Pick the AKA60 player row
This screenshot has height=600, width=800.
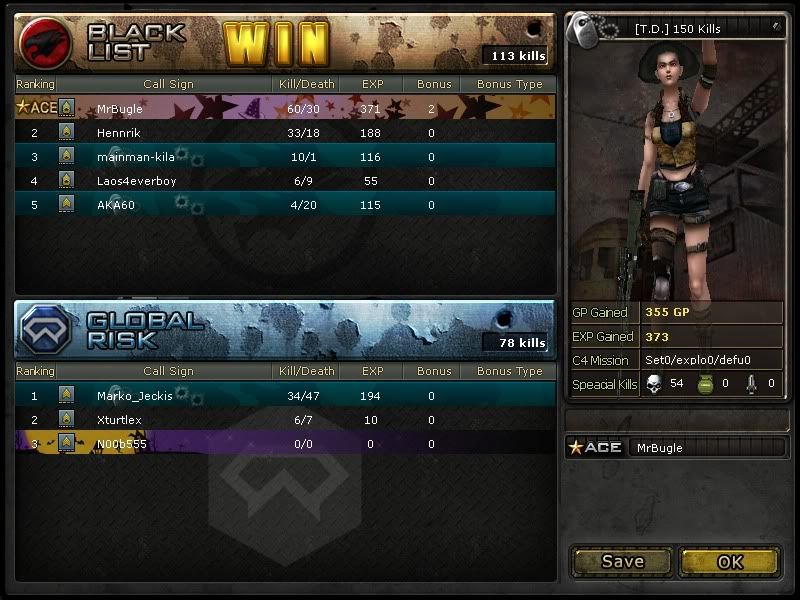coord(285,205)
